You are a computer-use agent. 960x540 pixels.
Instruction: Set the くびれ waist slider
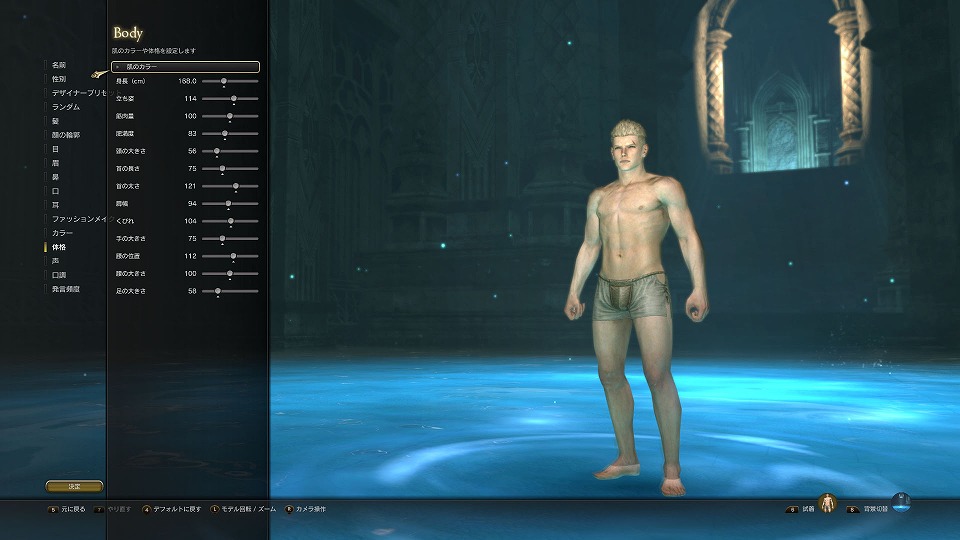(x=231, y=221)
